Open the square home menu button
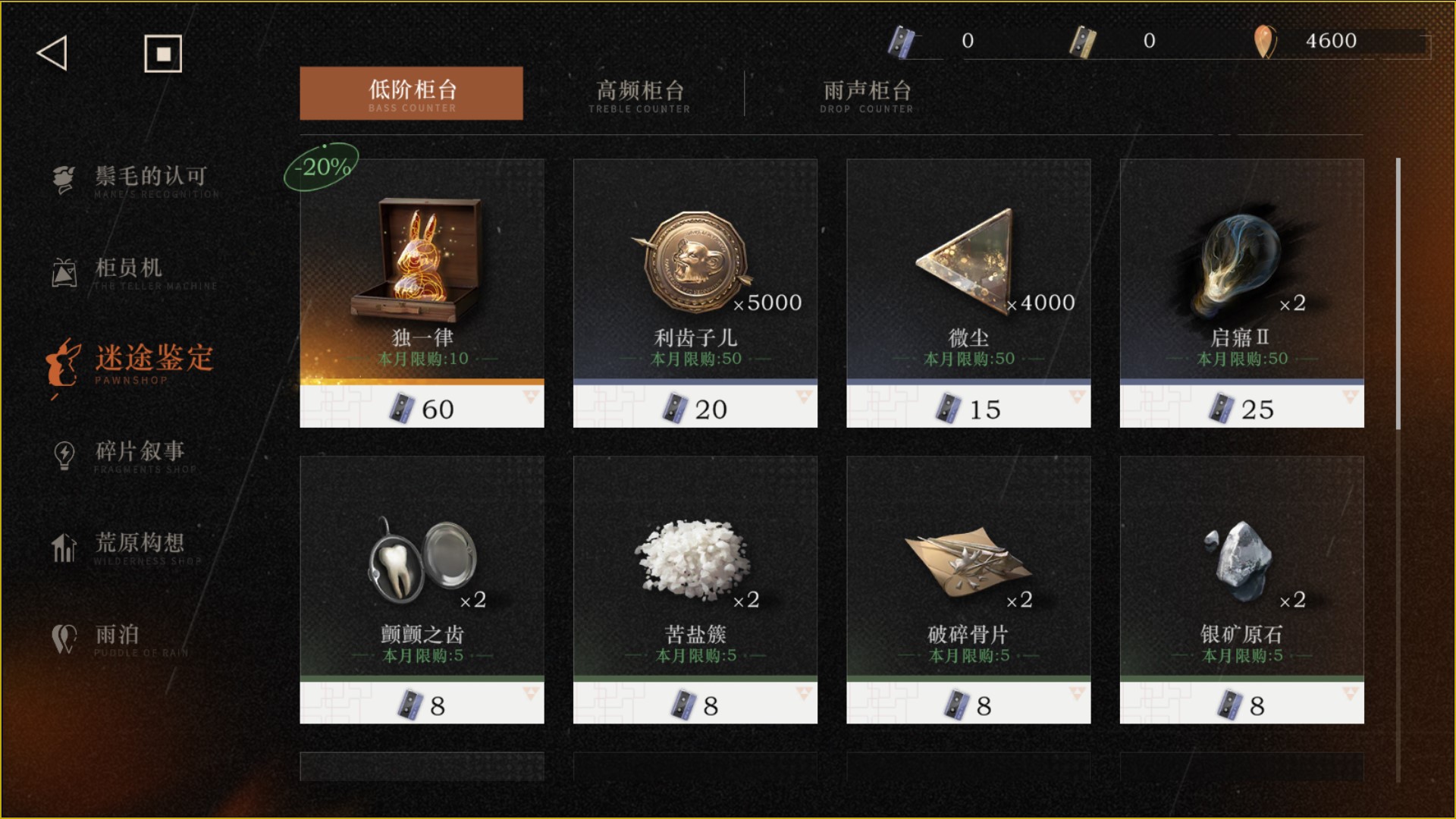 pos(163,54)
